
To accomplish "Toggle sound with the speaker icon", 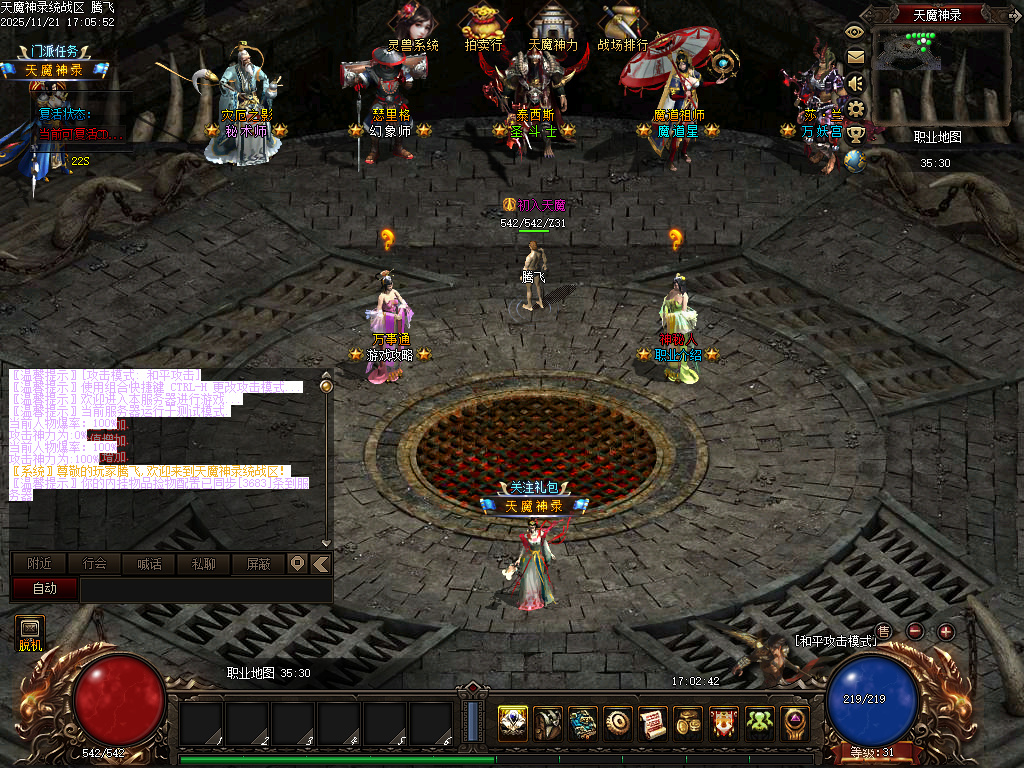I will pos(855,83).
